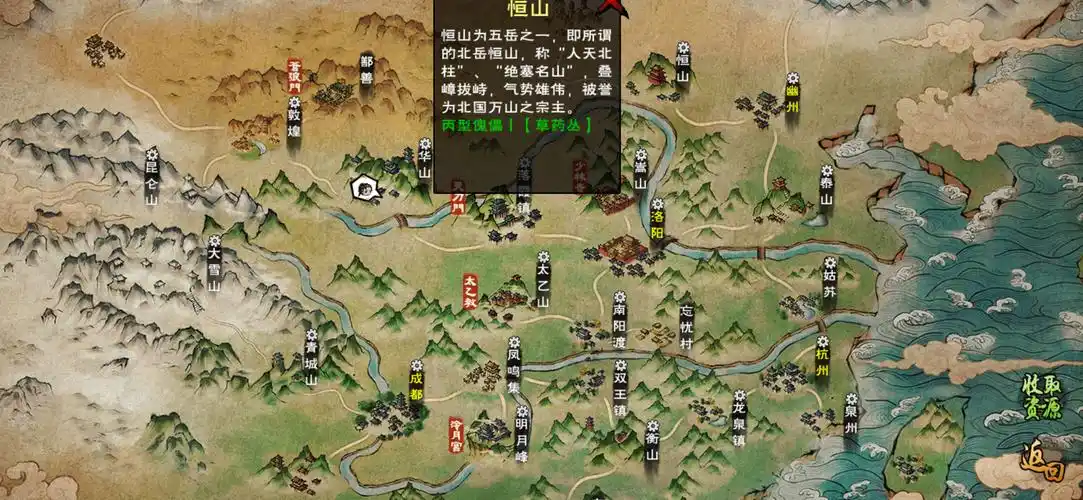Return using the 返回 button
The height and width of the screenshot is (500, 1083).
(1042, 464)
